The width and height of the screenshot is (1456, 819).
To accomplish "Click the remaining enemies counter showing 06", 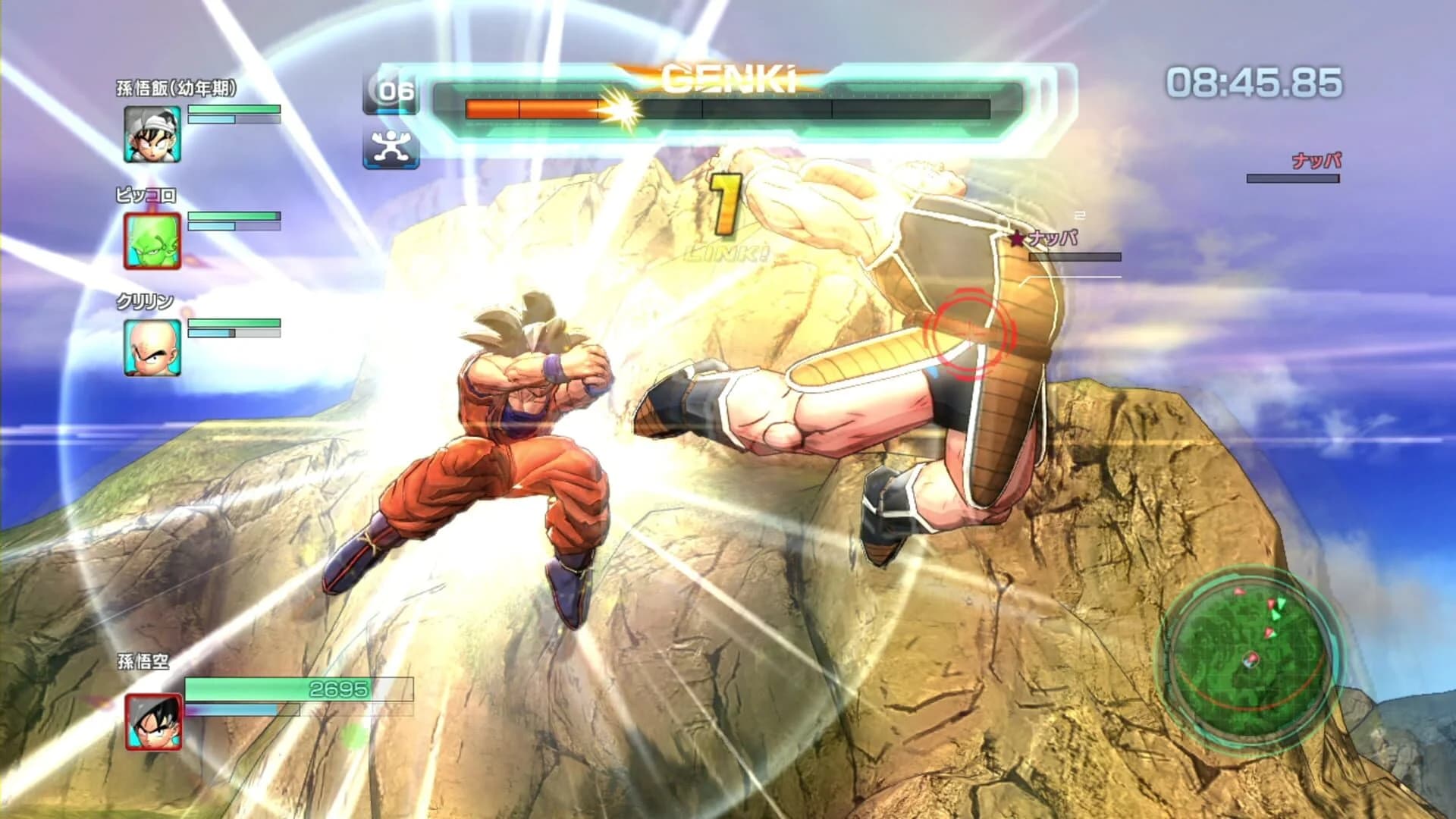I will coord(391,93).
